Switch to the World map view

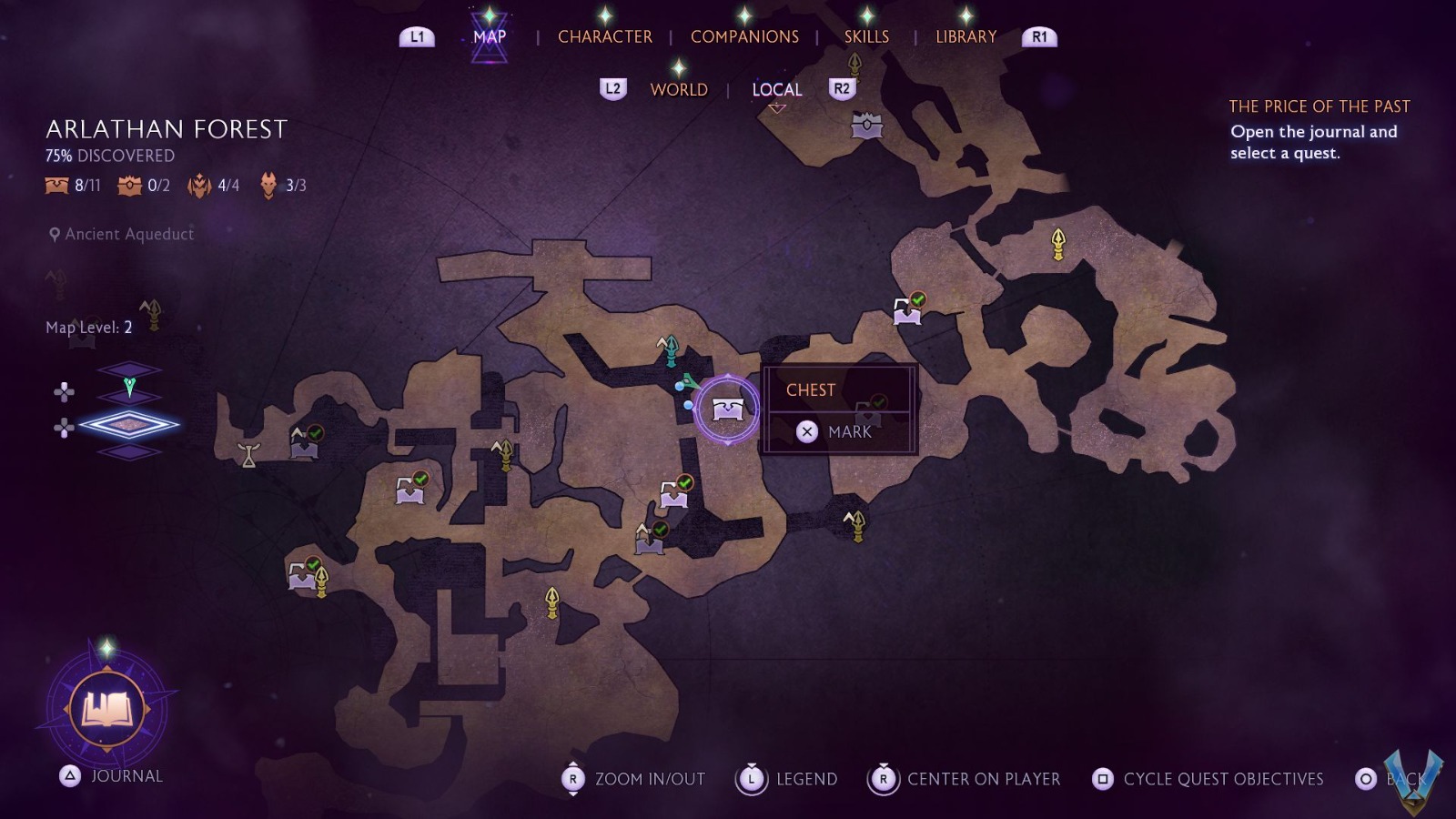tap(679, 89)
